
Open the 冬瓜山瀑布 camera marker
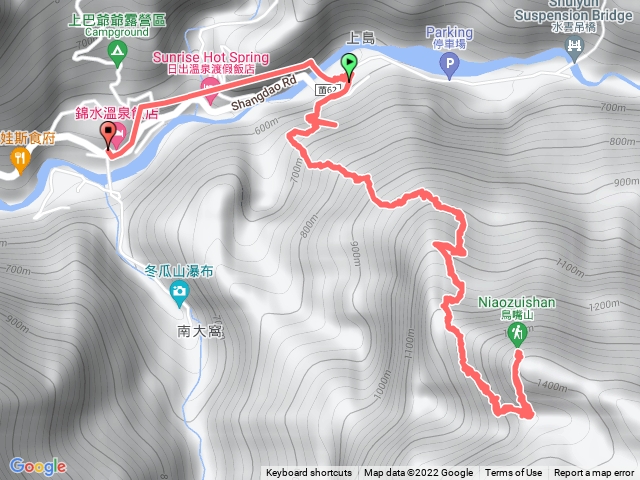(x=180, y=294)
